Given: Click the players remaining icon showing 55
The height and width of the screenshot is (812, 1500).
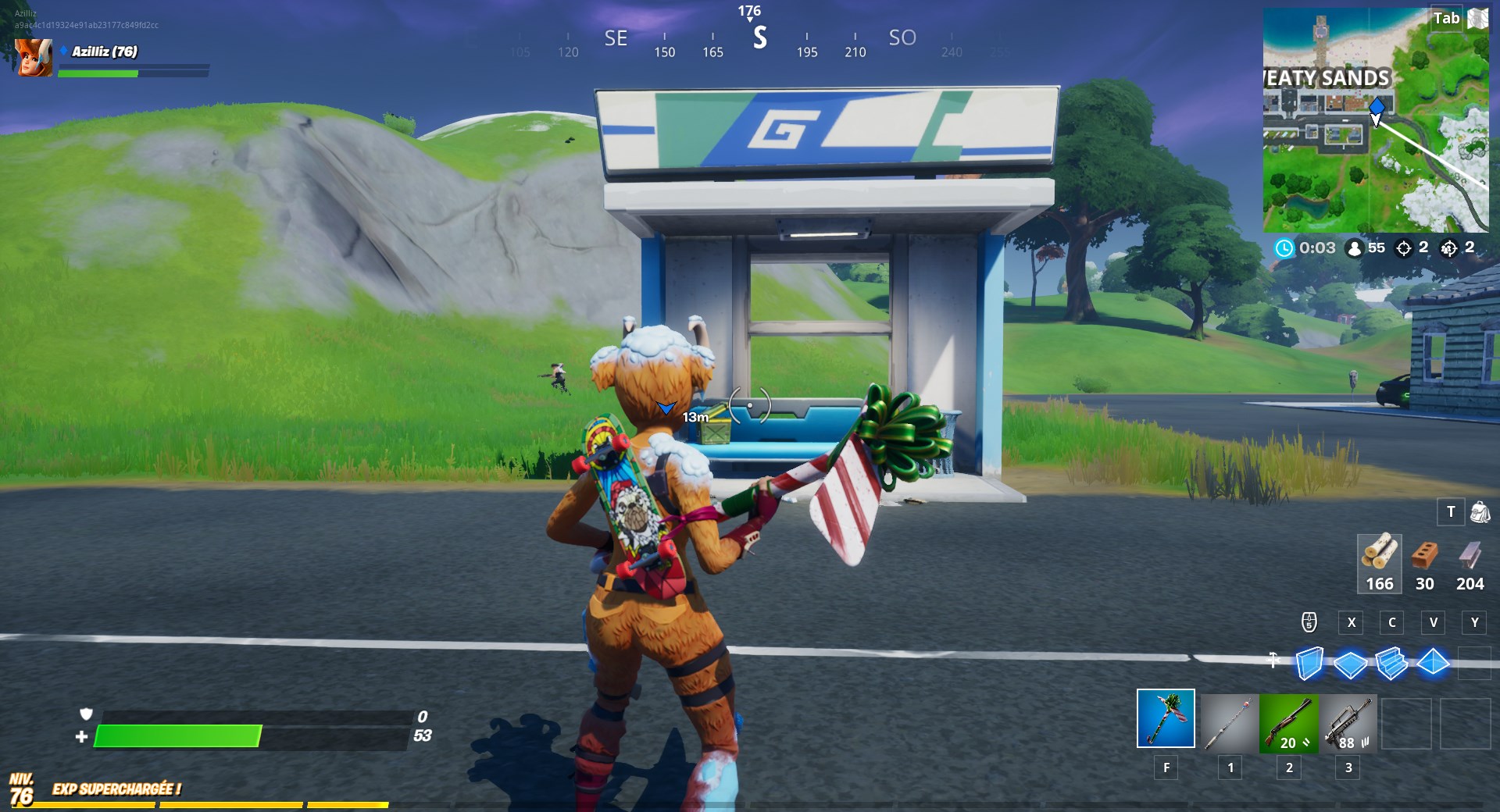Looking at the screenshot, I should [x=1355, y=249].
